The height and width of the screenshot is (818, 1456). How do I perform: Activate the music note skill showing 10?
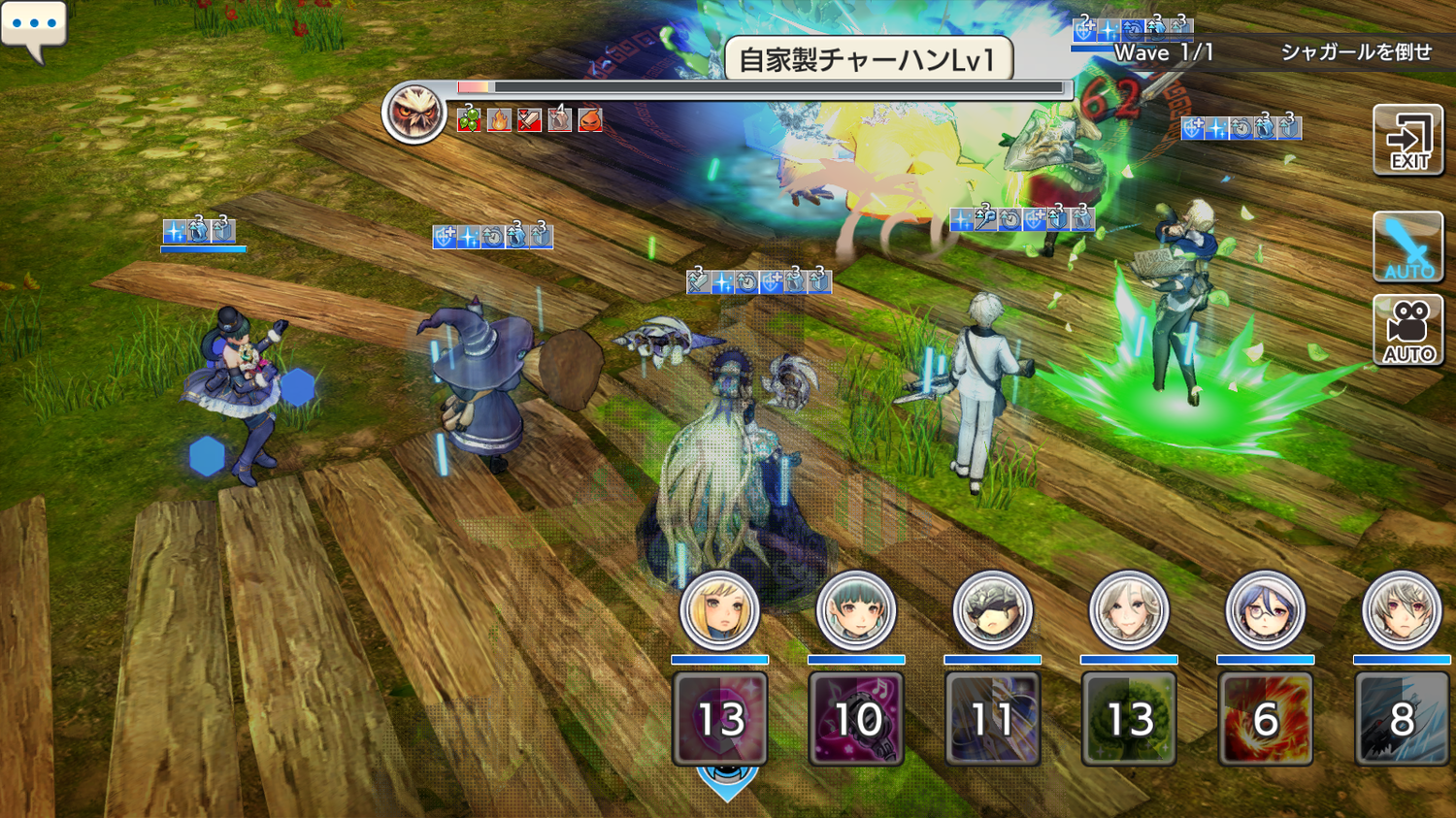(856, 719)
